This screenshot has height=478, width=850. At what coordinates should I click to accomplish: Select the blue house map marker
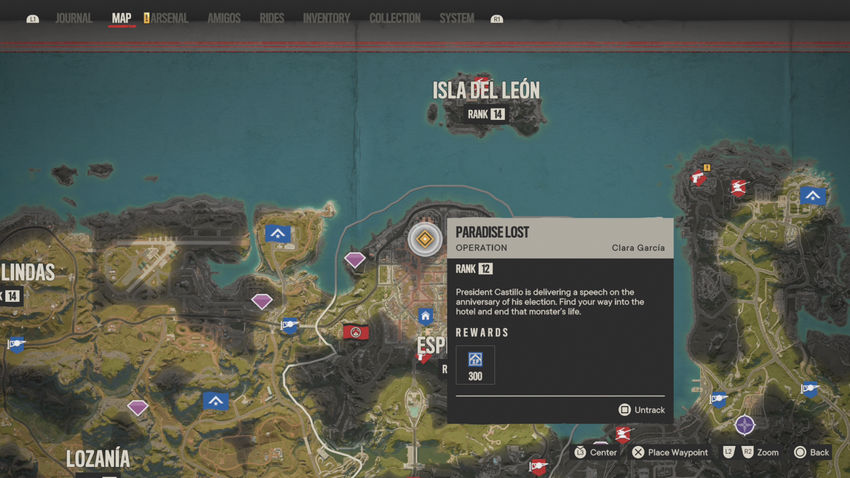426,317
